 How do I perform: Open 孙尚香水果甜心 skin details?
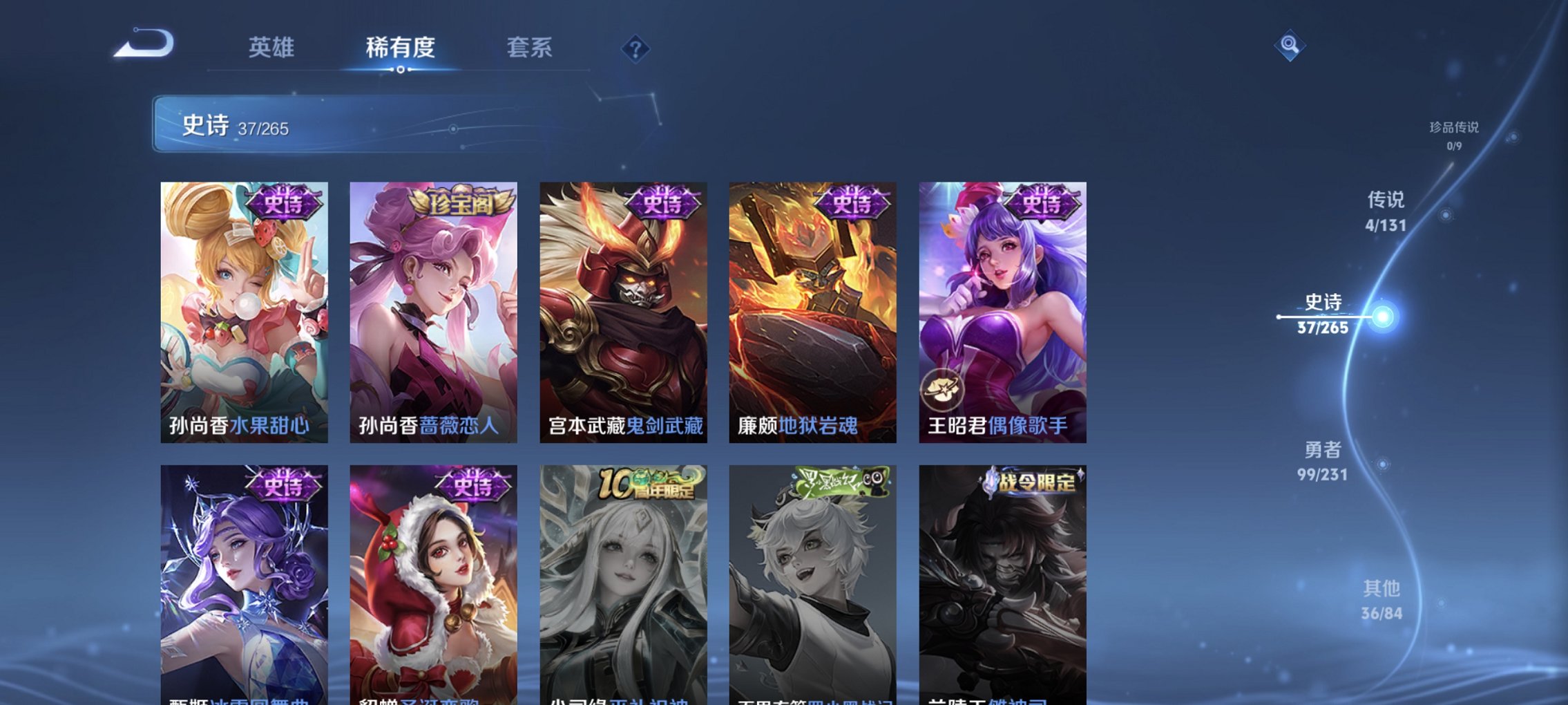243,311
